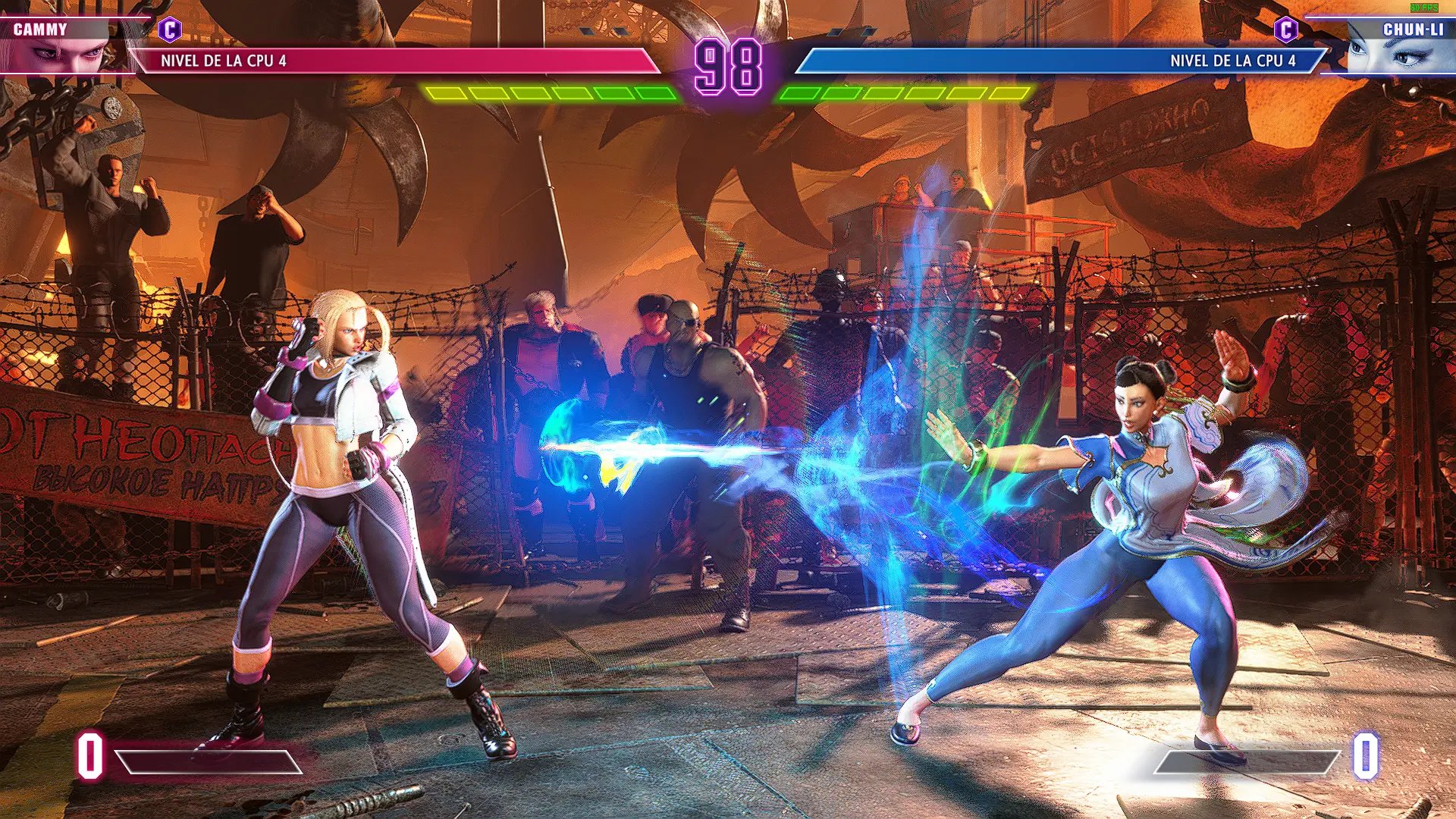Click Chun-Li's character portrait
1456x819 pixels.
(1394, 53)
